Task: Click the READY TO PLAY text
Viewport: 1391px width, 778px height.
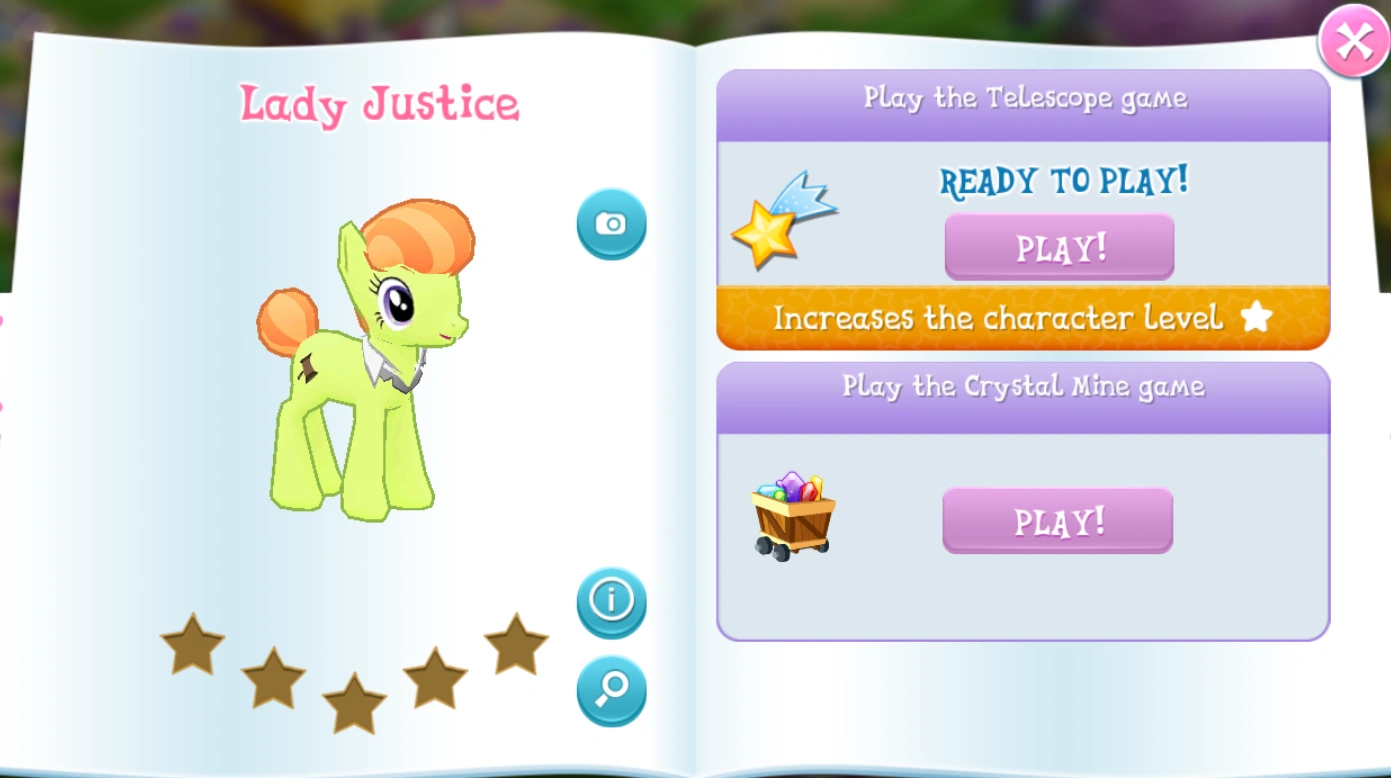Action: (x=1064, y=181)
